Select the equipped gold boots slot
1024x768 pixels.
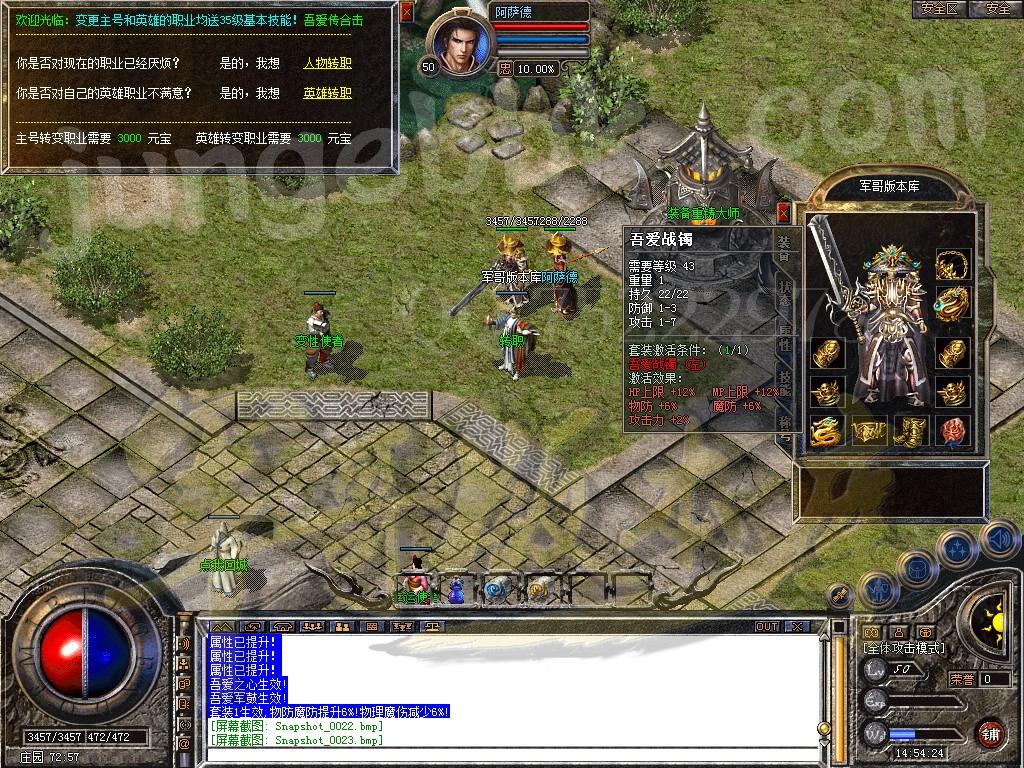tap(910, 431)
